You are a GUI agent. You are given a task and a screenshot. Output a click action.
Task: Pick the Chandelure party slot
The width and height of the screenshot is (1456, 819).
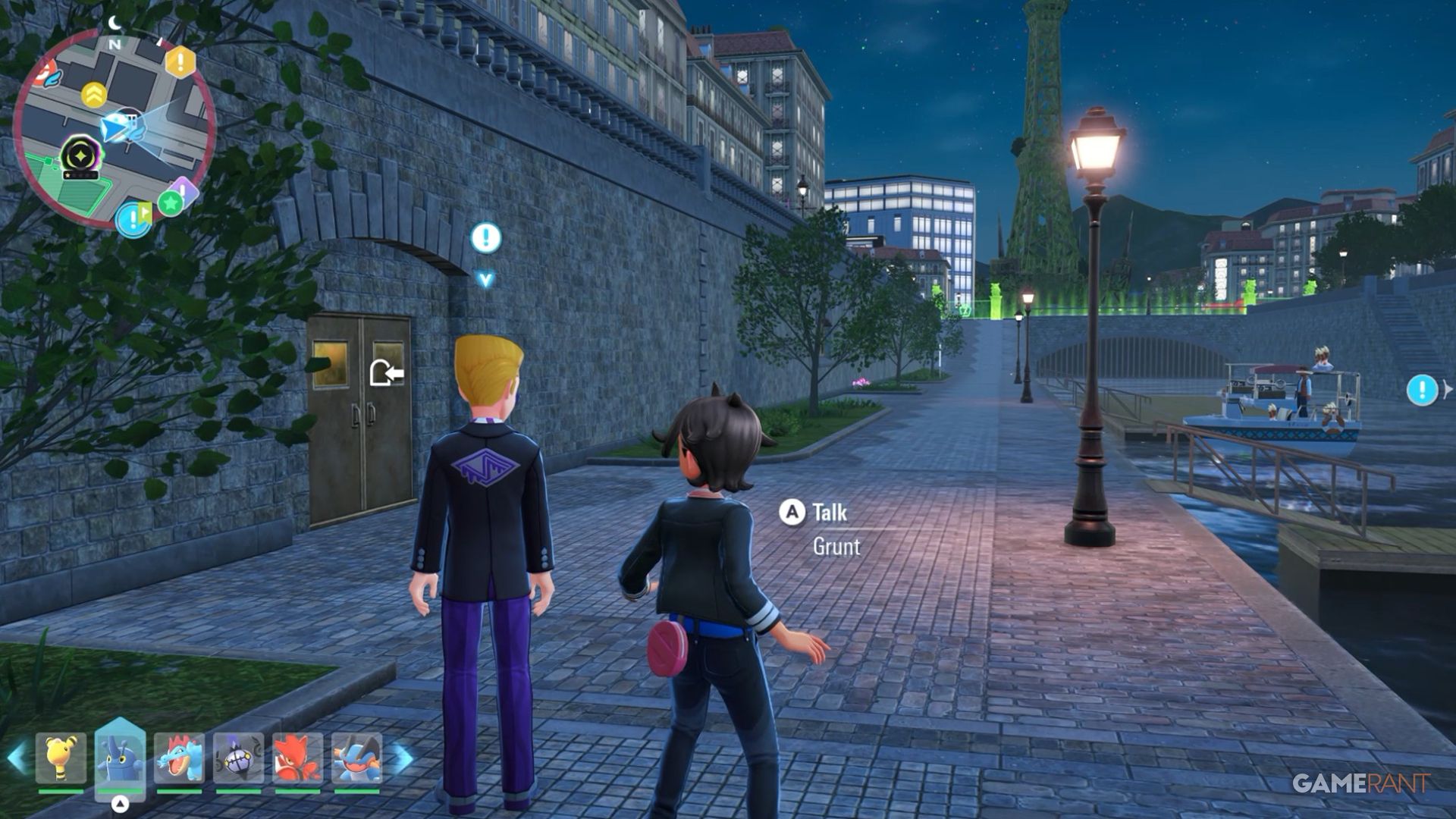[238, 758]
